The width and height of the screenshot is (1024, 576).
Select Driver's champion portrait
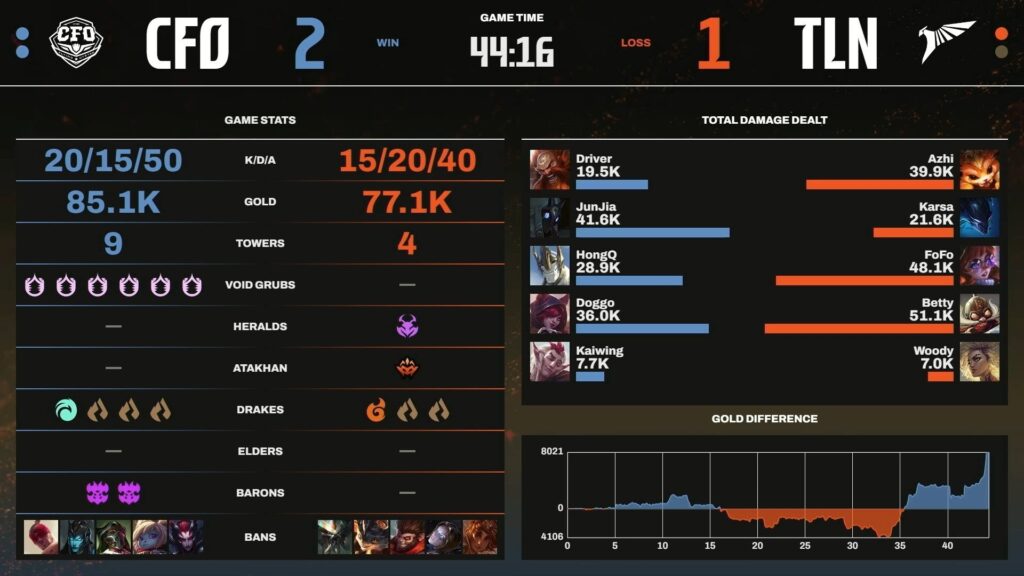[549, 169]
